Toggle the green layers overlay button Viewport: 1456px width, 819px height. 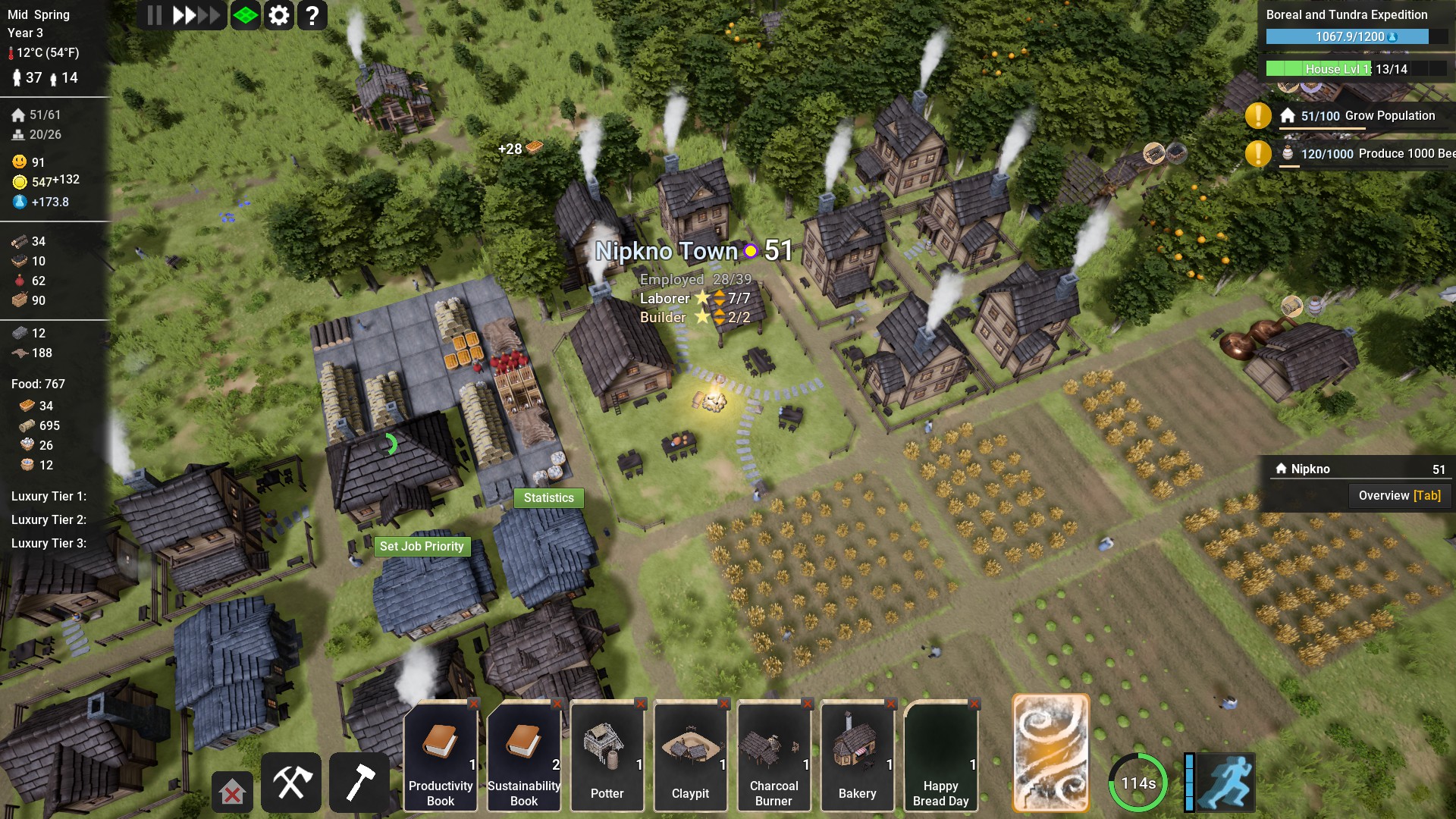(x=246, y=15)
